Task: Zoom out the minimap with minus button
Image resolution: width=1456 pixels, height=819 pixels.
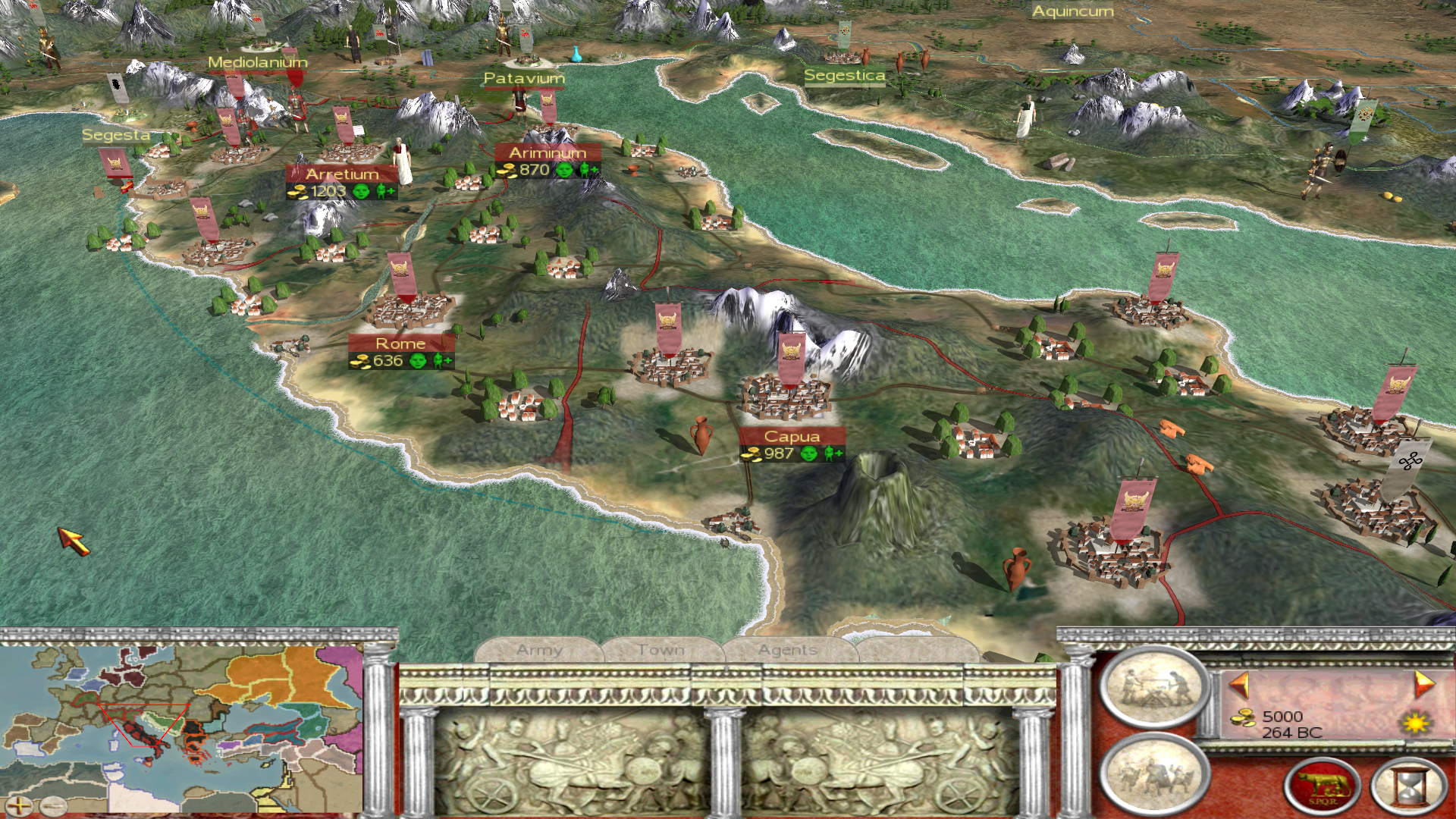Action: click(53, 806)
